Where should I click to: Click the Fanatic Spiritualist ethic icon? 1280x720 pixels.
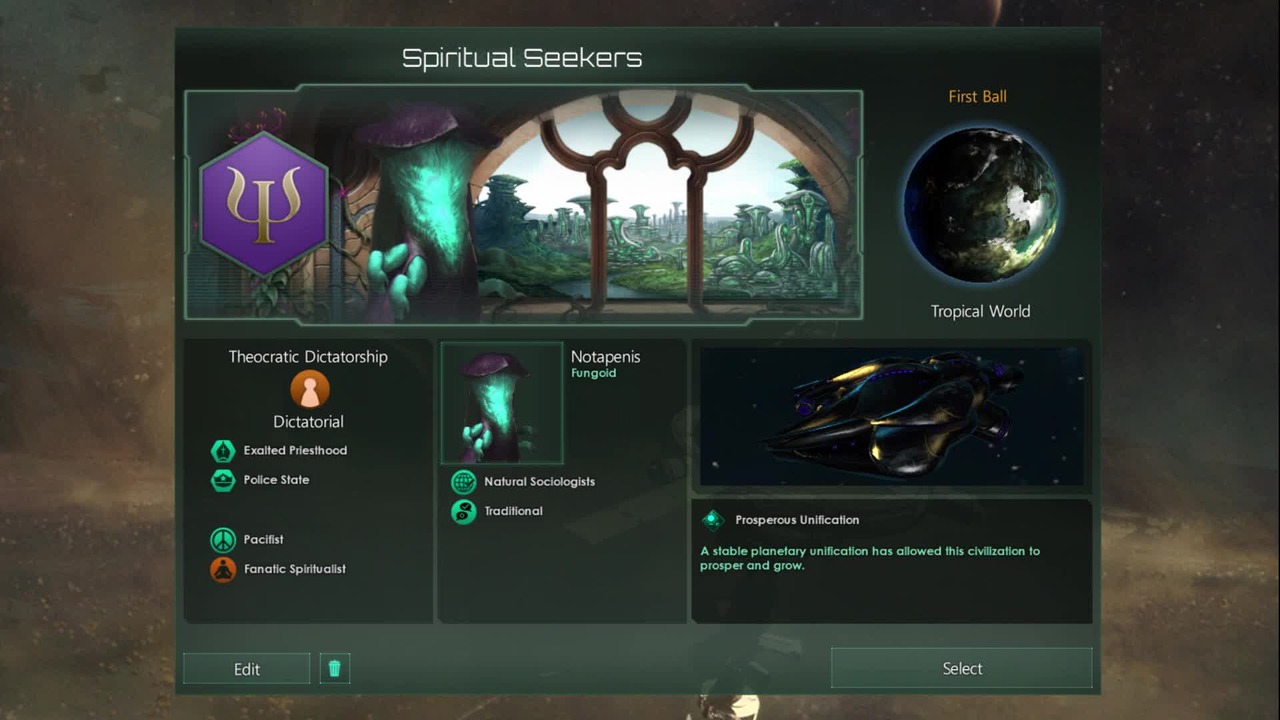[x=223, y=569]
